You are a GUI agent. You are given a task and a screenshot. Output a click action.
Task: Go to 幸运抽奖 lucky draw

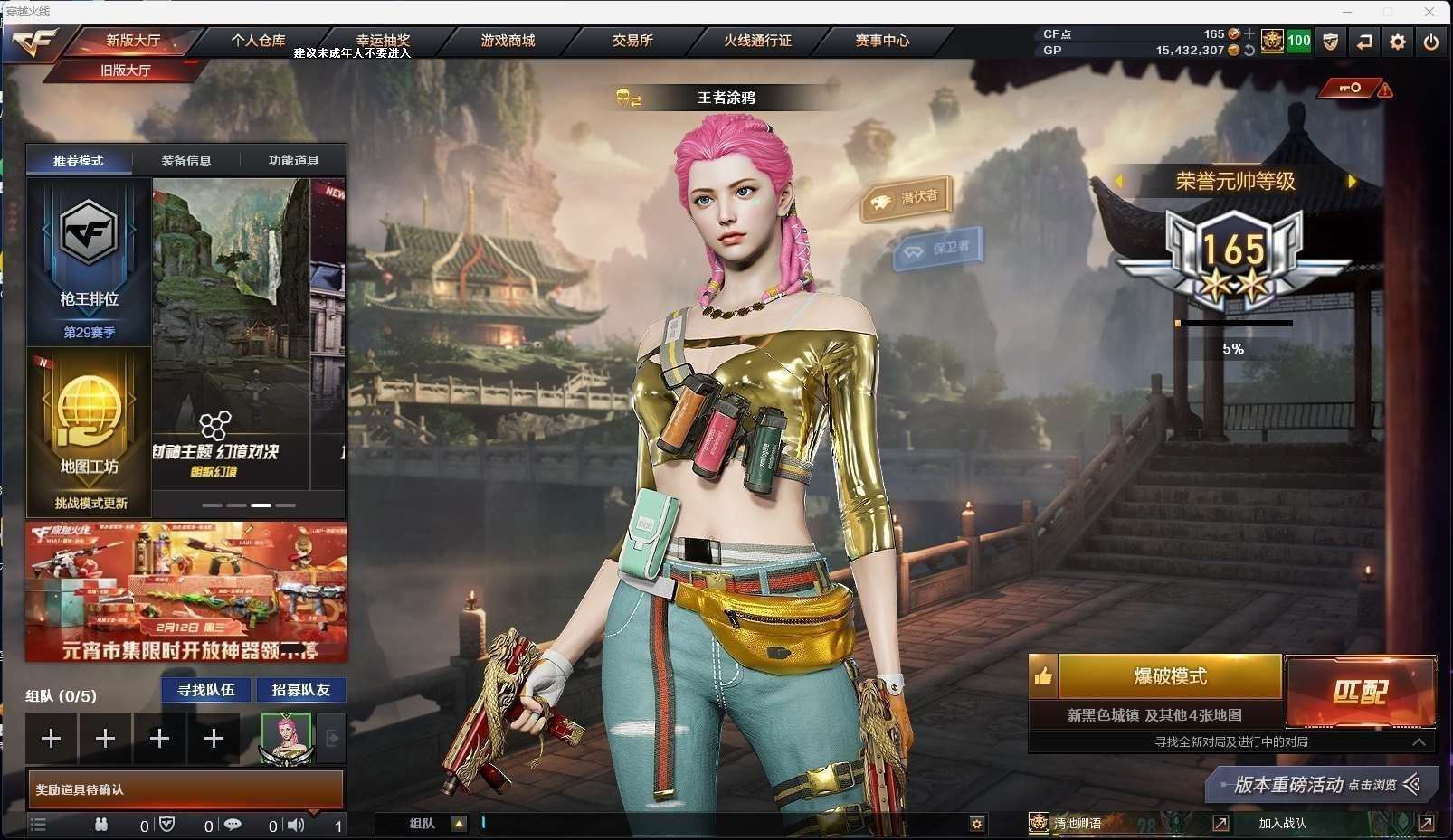click(383, 41)
